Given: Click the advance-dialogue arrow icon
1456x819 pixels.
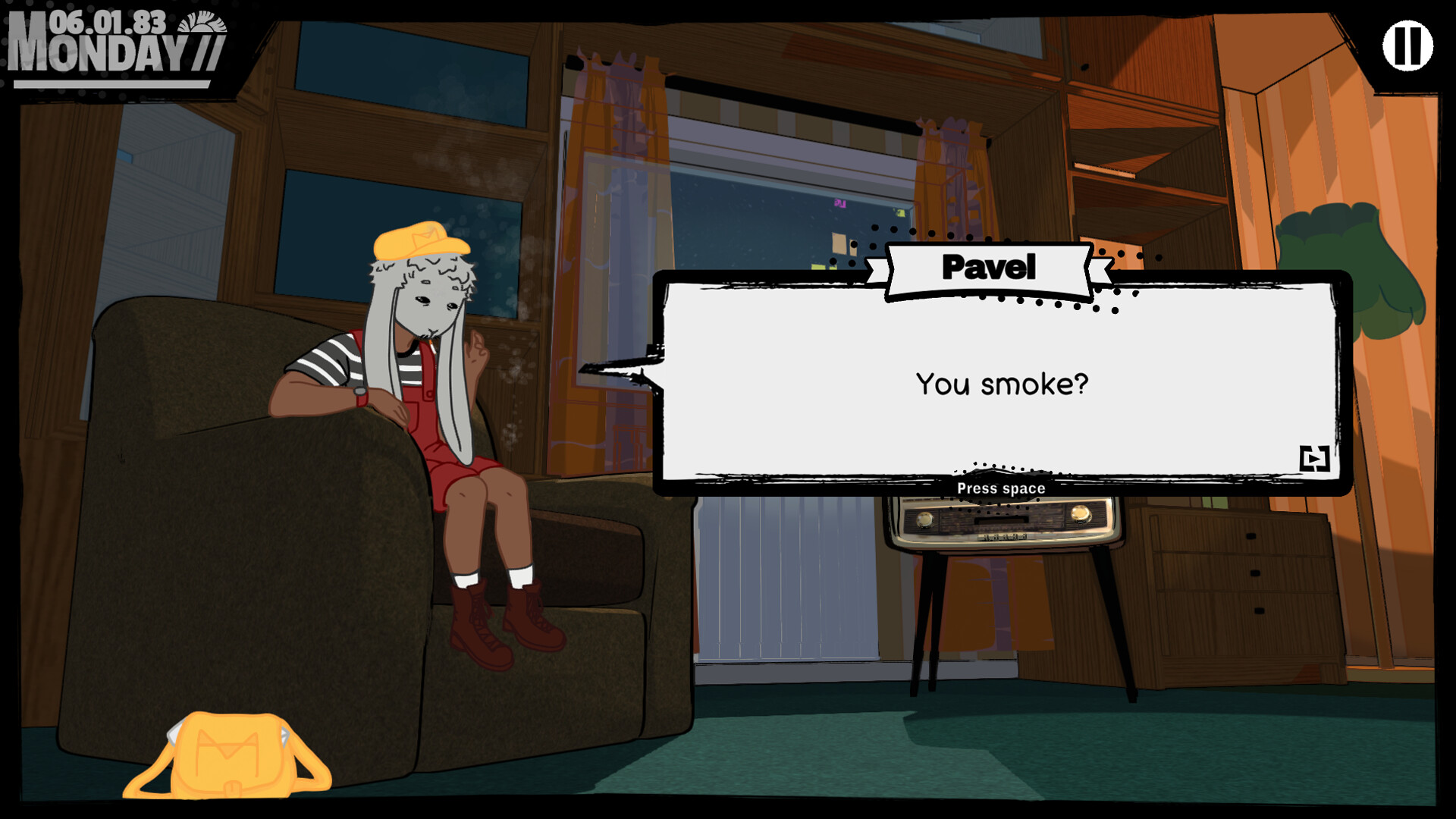Looking at the screenshot, I should tap(1314, 457).
